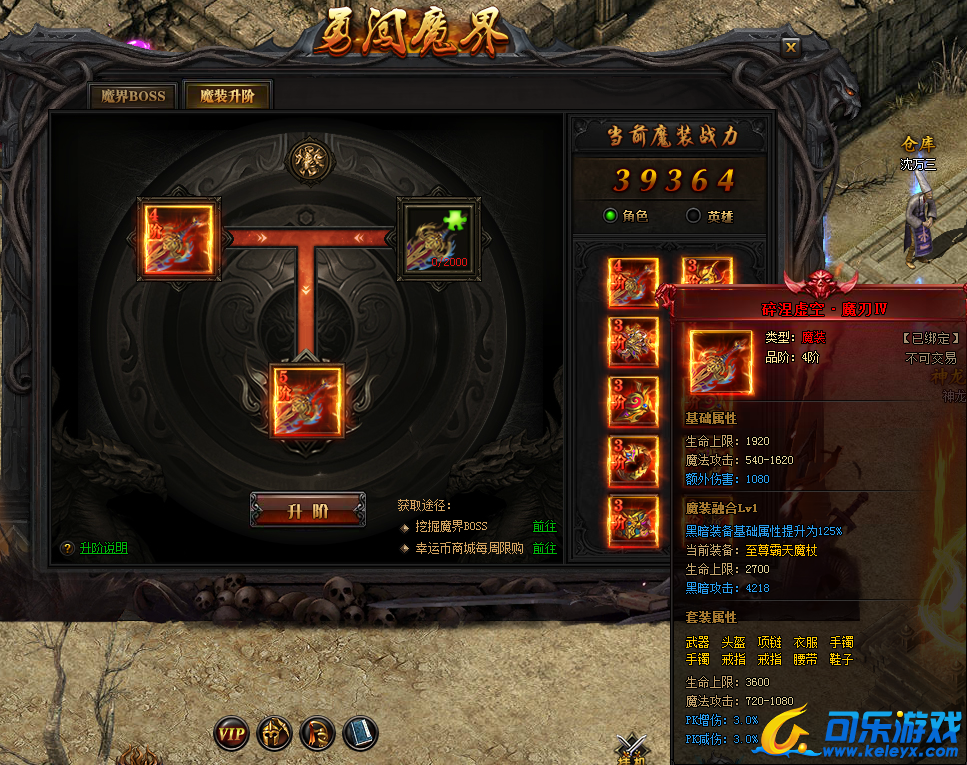
Task: Open the VIP icon
Action: (232, 734)
